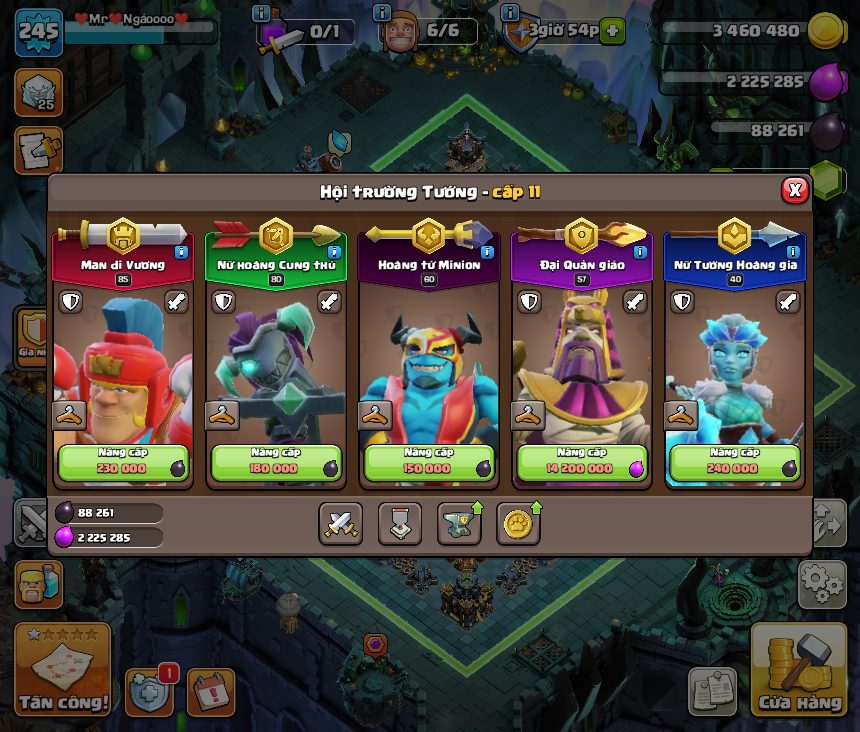860x732 pixels.
Task: Open the anvil blacksmith button
Action: point(459,523)
